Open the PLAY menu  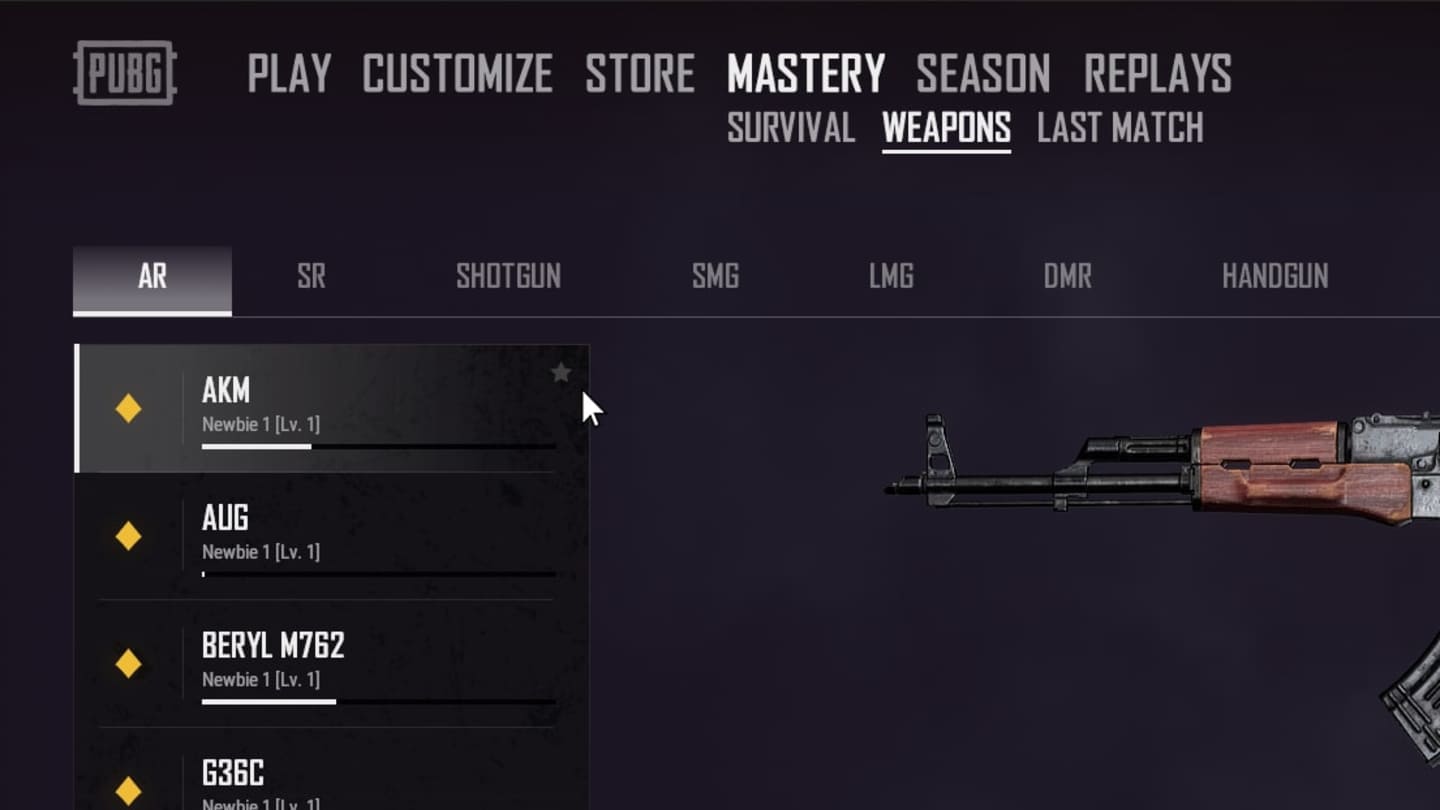[289, 74]
